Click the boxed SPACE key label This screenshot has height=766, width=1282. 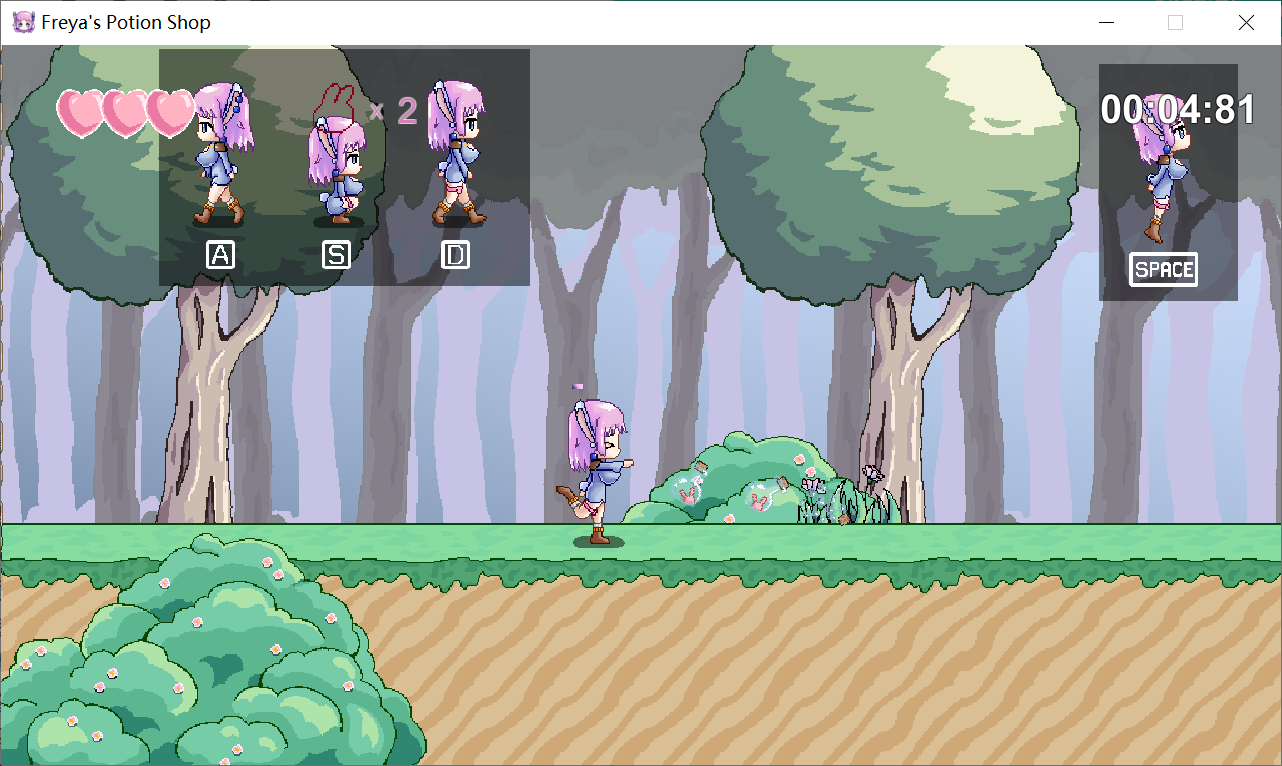coord(1163,269)
